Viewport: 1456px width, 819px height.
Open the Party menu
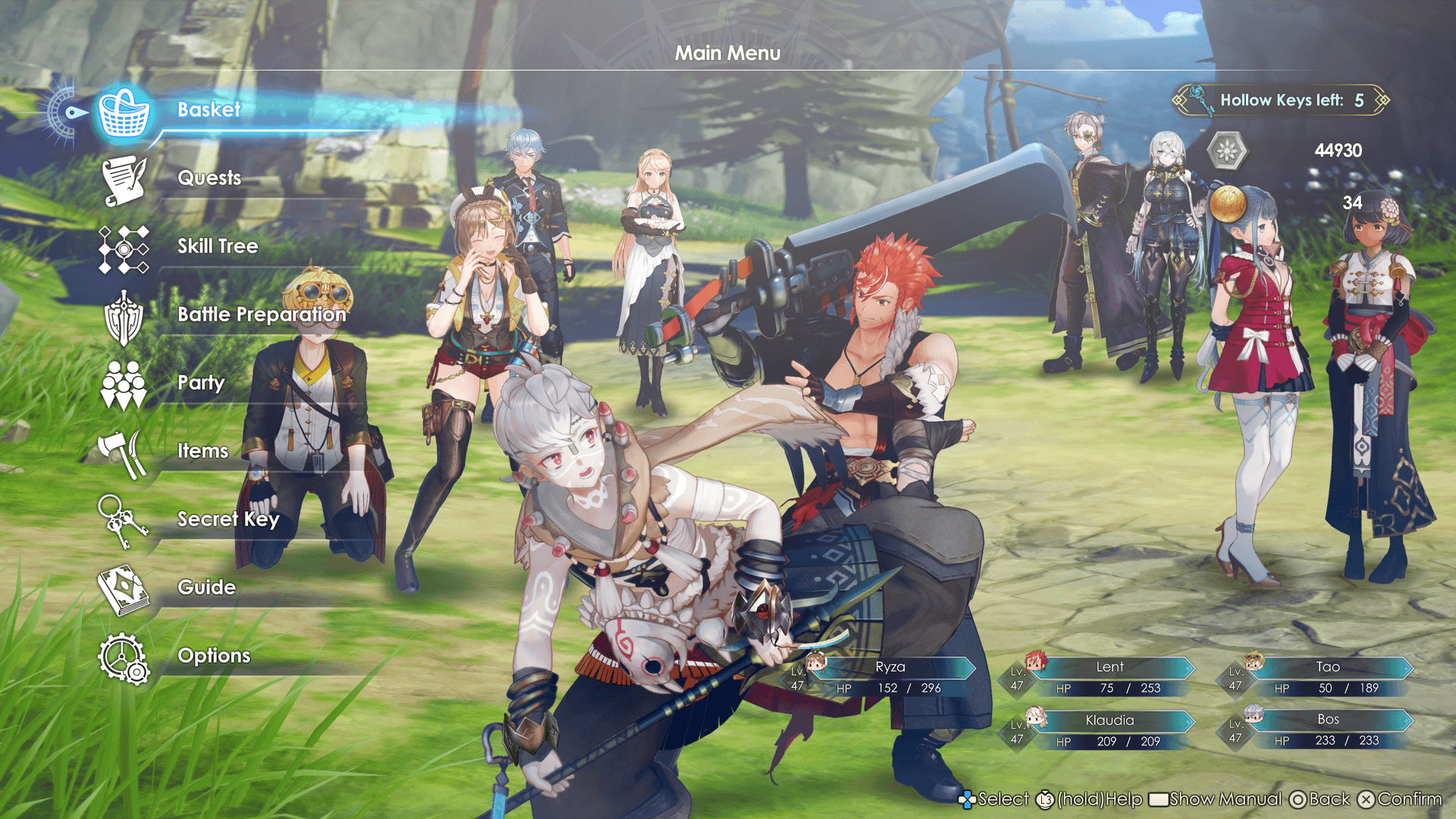point(200,383)
